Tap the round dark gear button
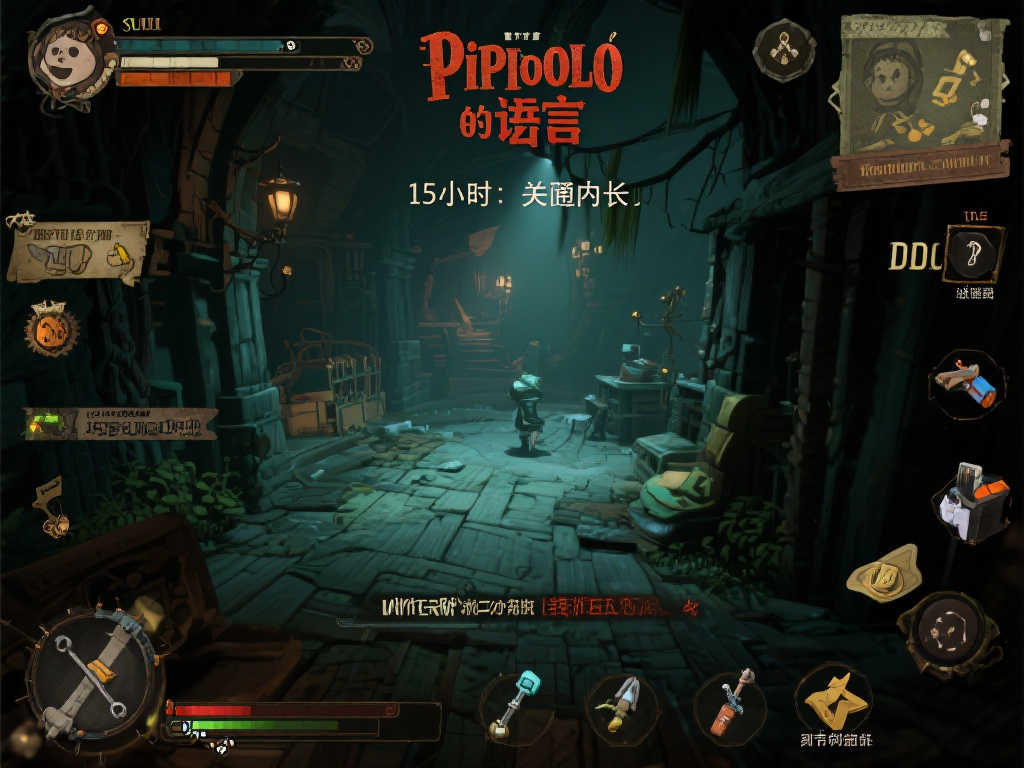This screenshot has height=768, width=1024. tap(944, 634)
